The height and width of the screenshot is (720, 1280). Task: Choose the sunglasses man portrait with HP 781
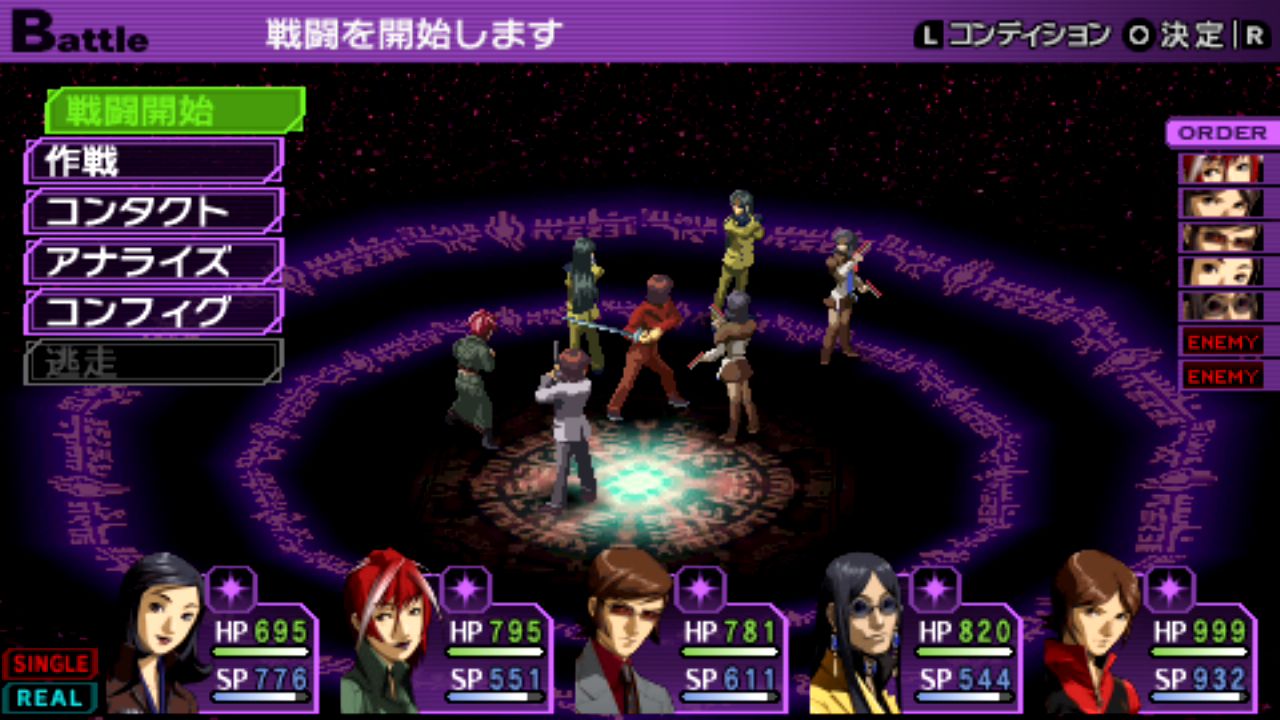tap(625, 632)
